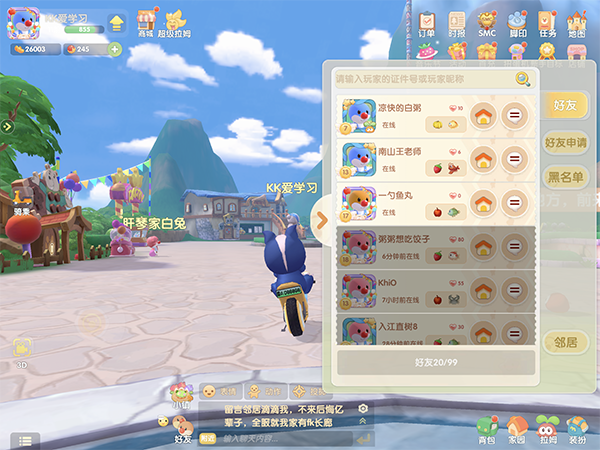Click the player avatar portrait
The image size is (600, 450).
pos(24,24)
